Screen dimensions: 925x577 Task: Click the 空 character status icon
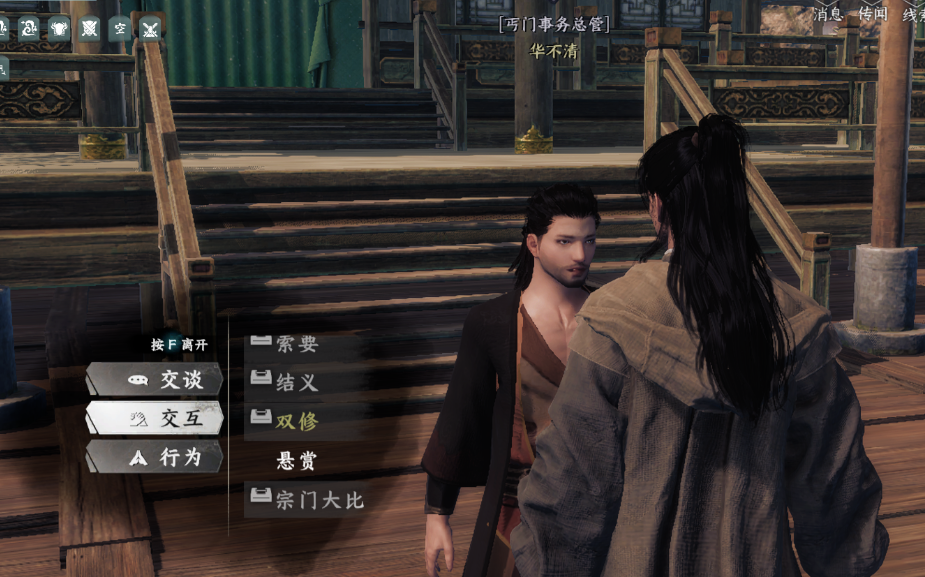[119, 28]
